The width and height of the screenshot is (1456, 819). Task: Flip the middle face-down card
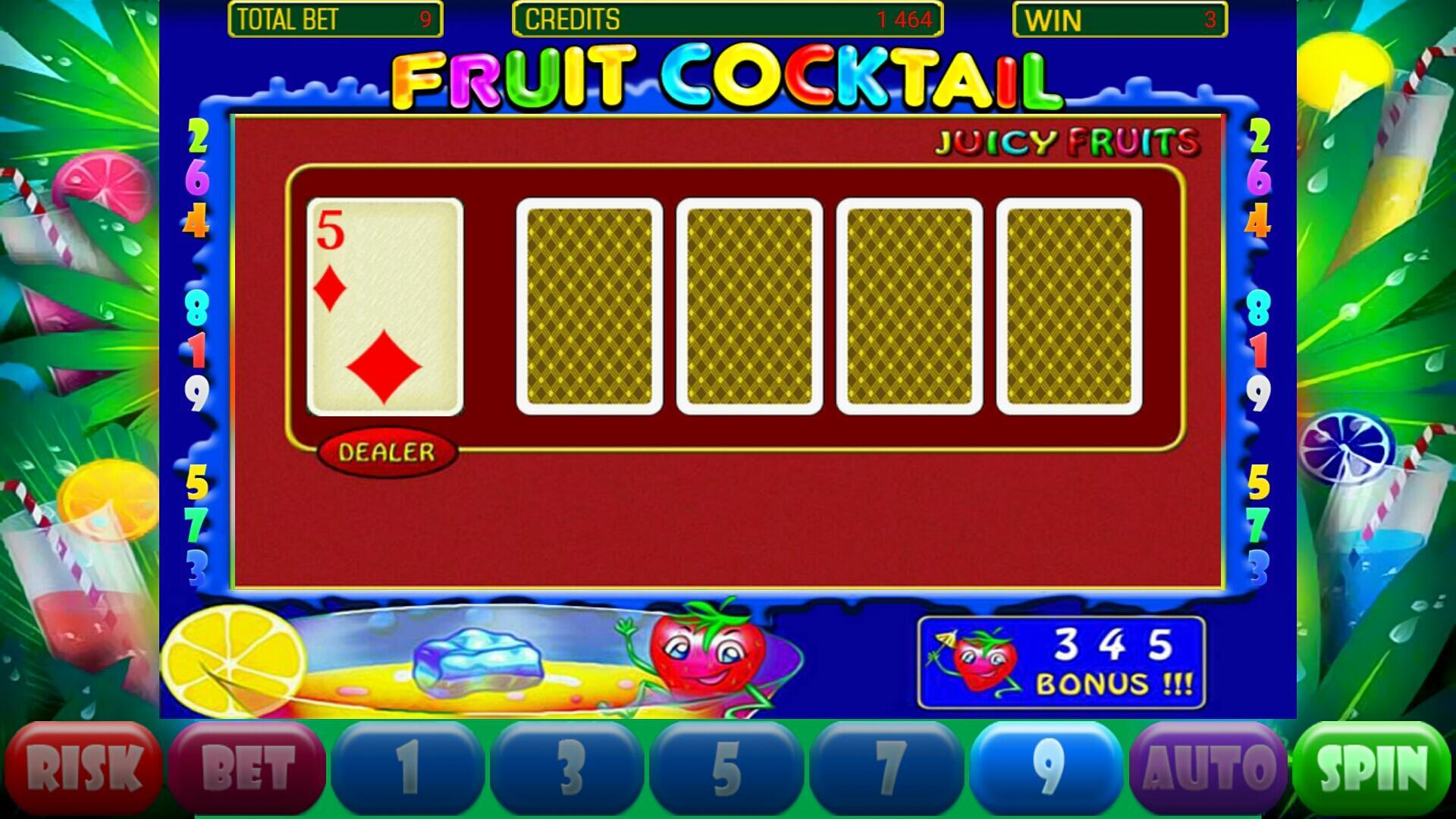click(749, 305)
